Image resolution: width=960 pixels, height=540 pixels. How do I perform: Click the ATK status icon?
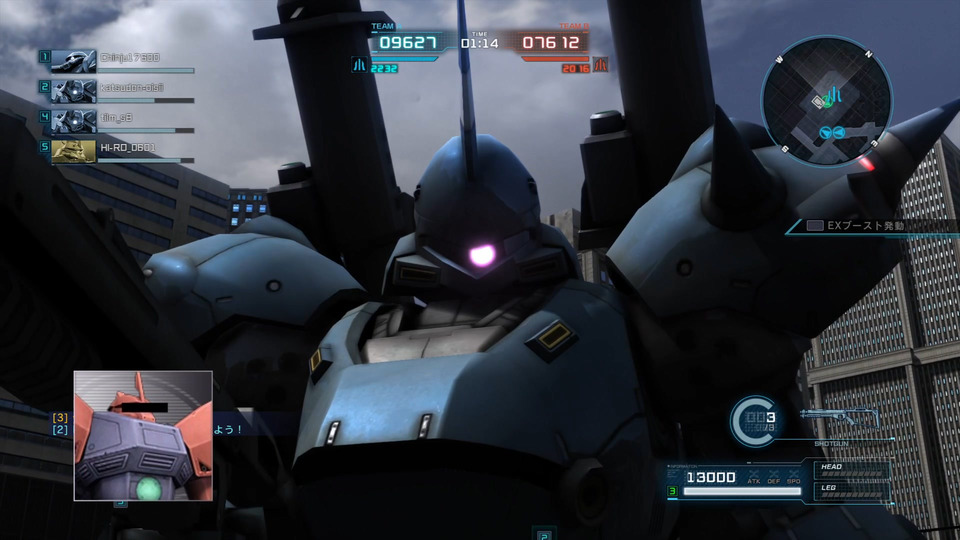tap(754, 475)
